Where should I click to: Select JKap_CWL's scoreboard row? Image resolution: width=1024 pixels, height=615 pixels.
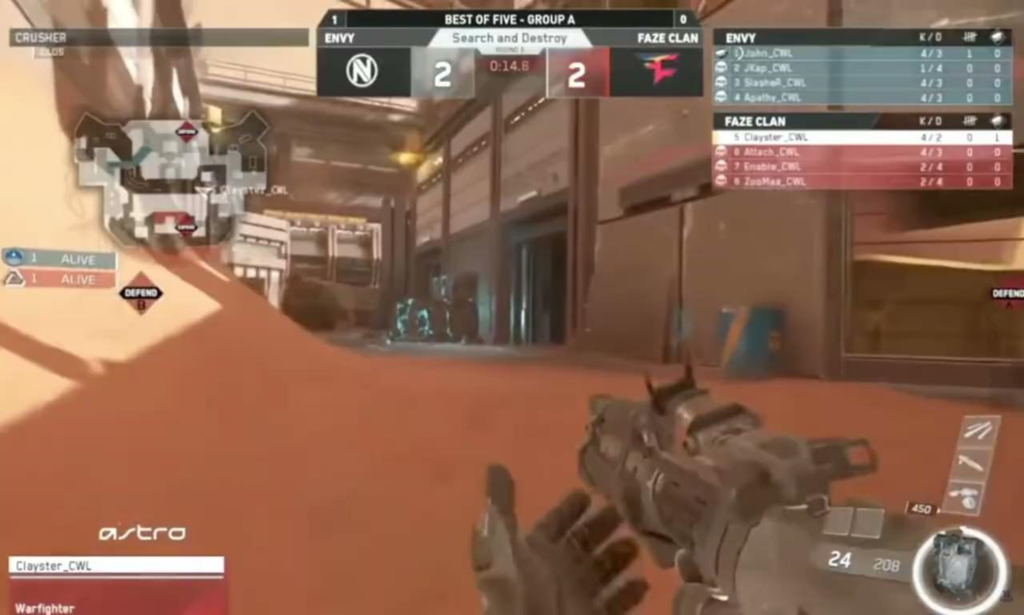(x=858, y=68)
